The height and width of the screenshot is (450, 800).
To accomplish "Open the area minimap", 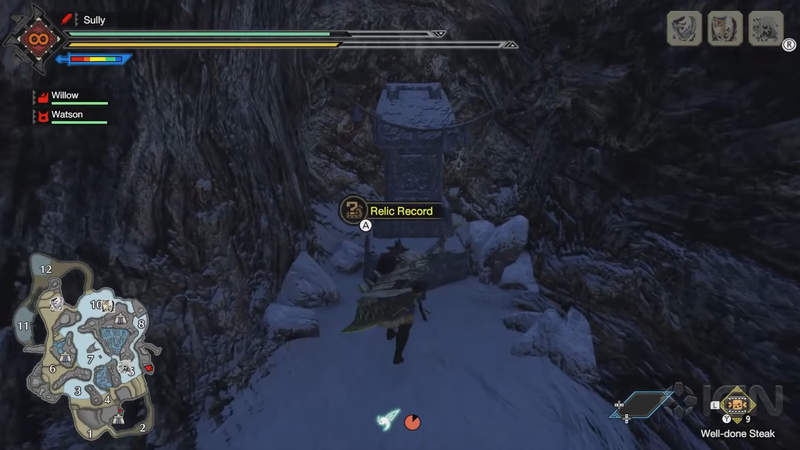I will click(x=84, y=351).
